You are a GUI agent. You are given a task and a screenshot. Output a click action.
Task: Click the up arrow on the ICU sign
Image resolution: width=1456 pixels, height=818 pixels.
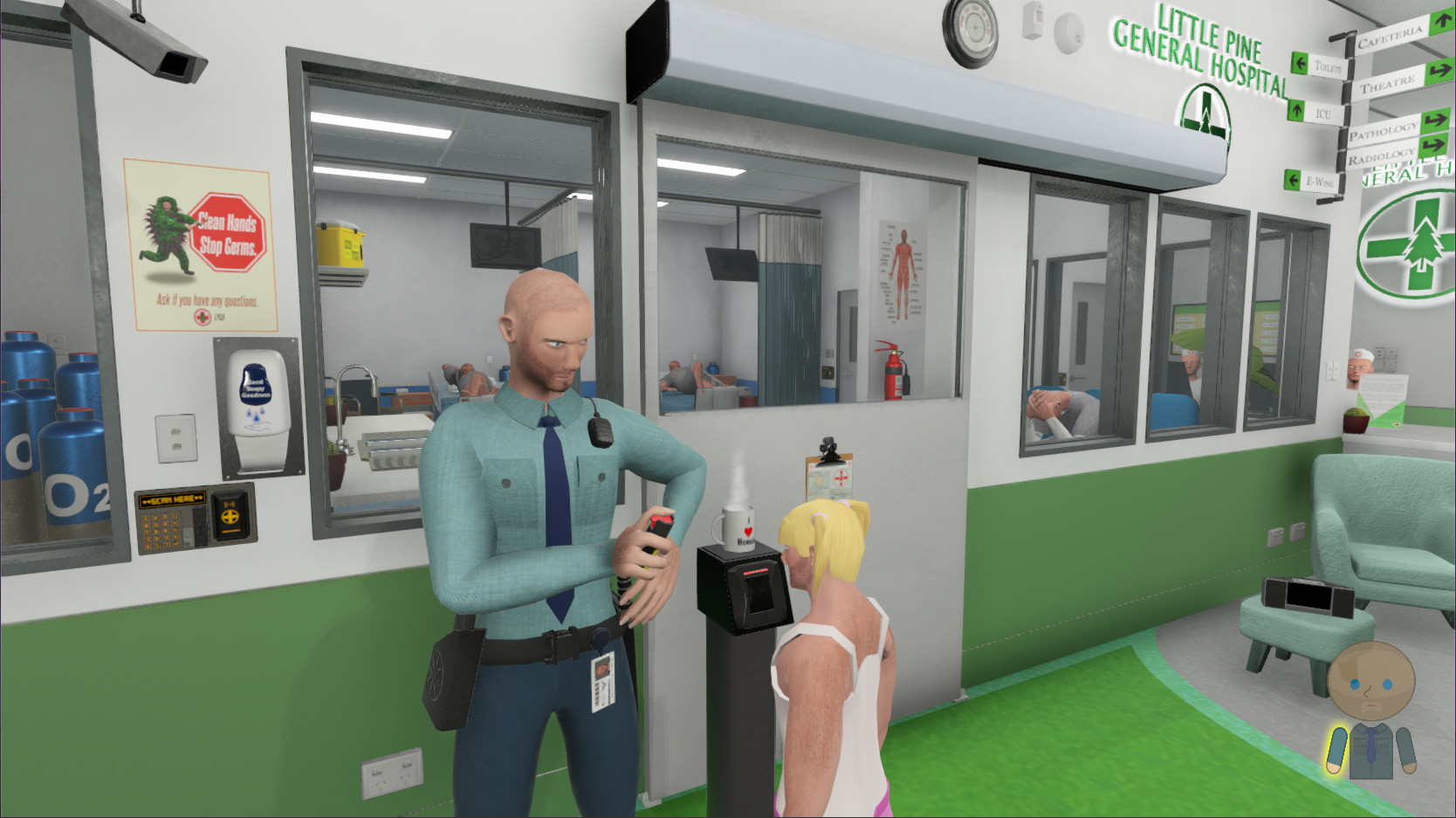tap(1296, 113)
